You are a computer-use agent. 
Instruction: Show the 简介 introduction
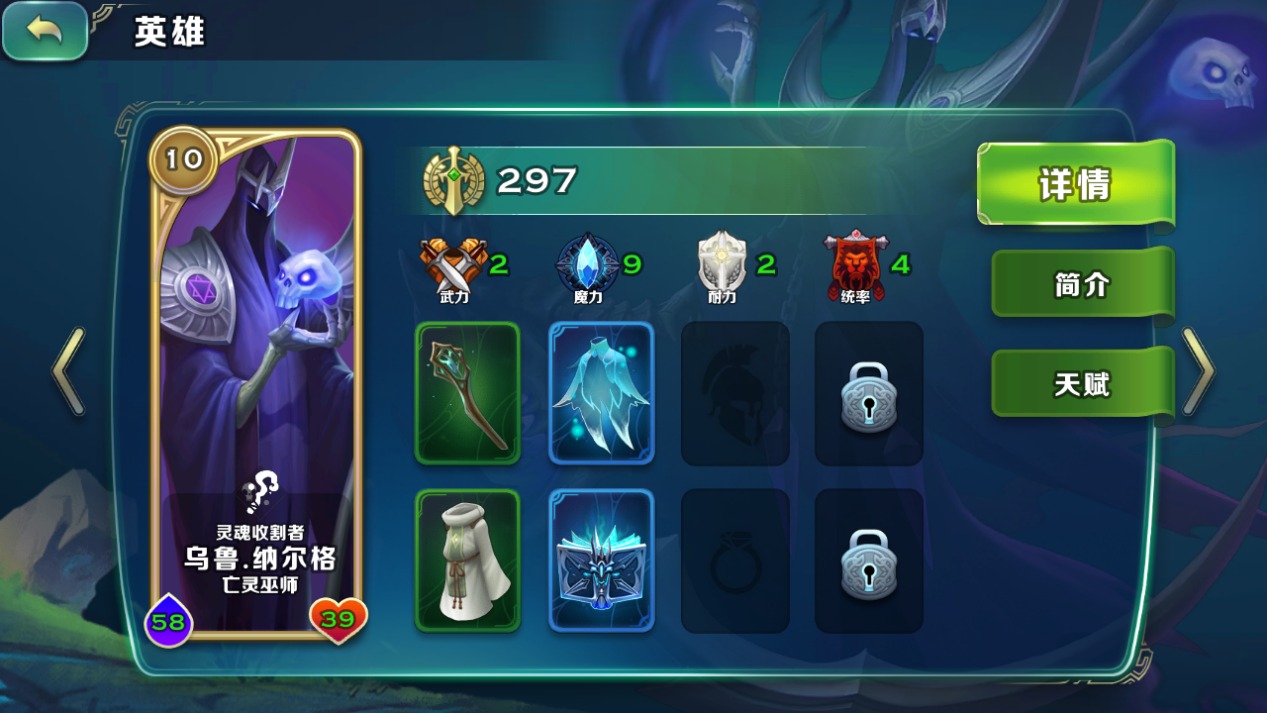coord(1081,285)
